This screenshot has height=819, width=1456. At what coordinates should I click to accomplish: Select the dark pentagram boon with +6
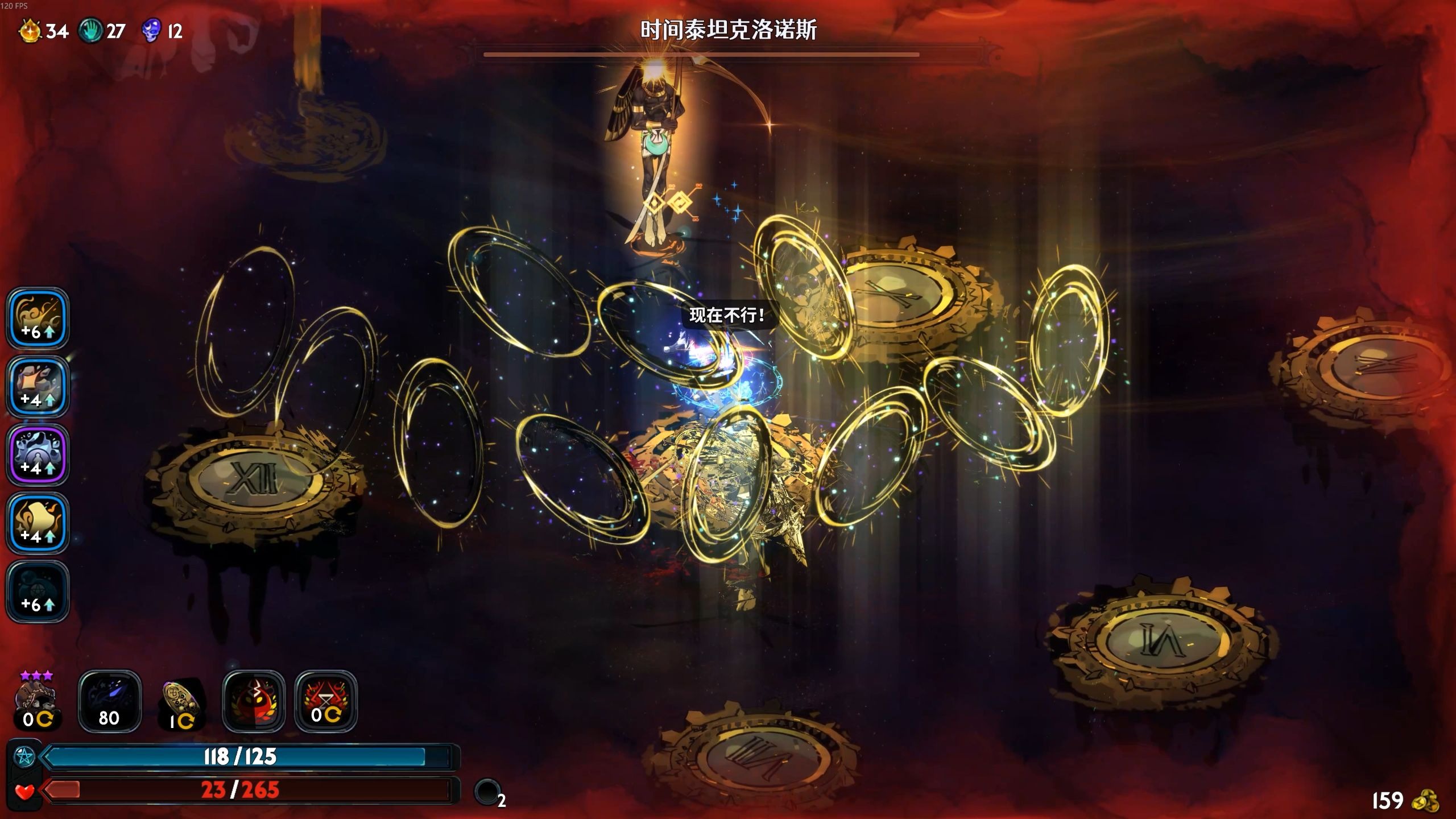38,591
